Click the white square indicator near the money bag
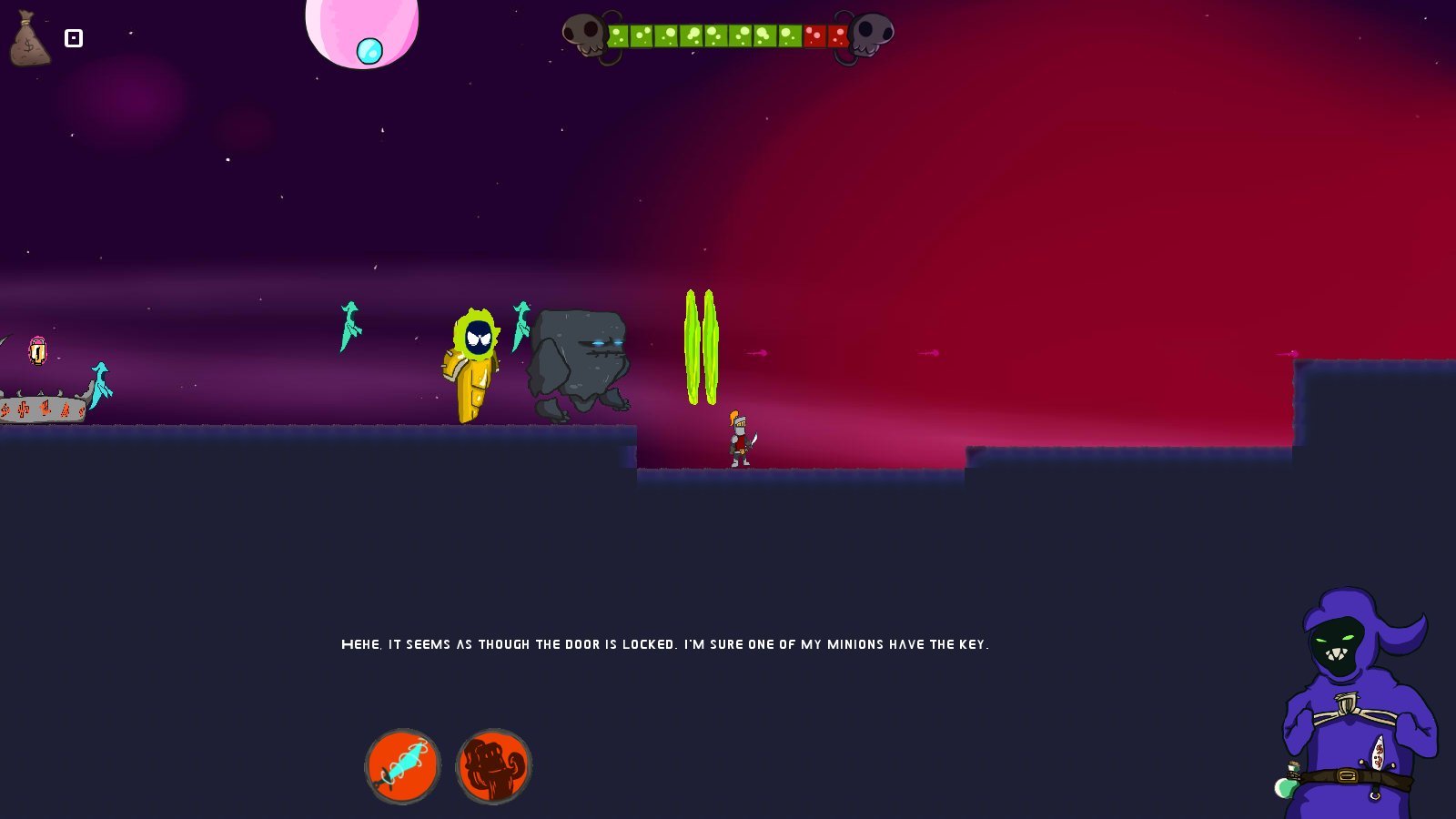1456x819 pixels. (x=73, y=38)
